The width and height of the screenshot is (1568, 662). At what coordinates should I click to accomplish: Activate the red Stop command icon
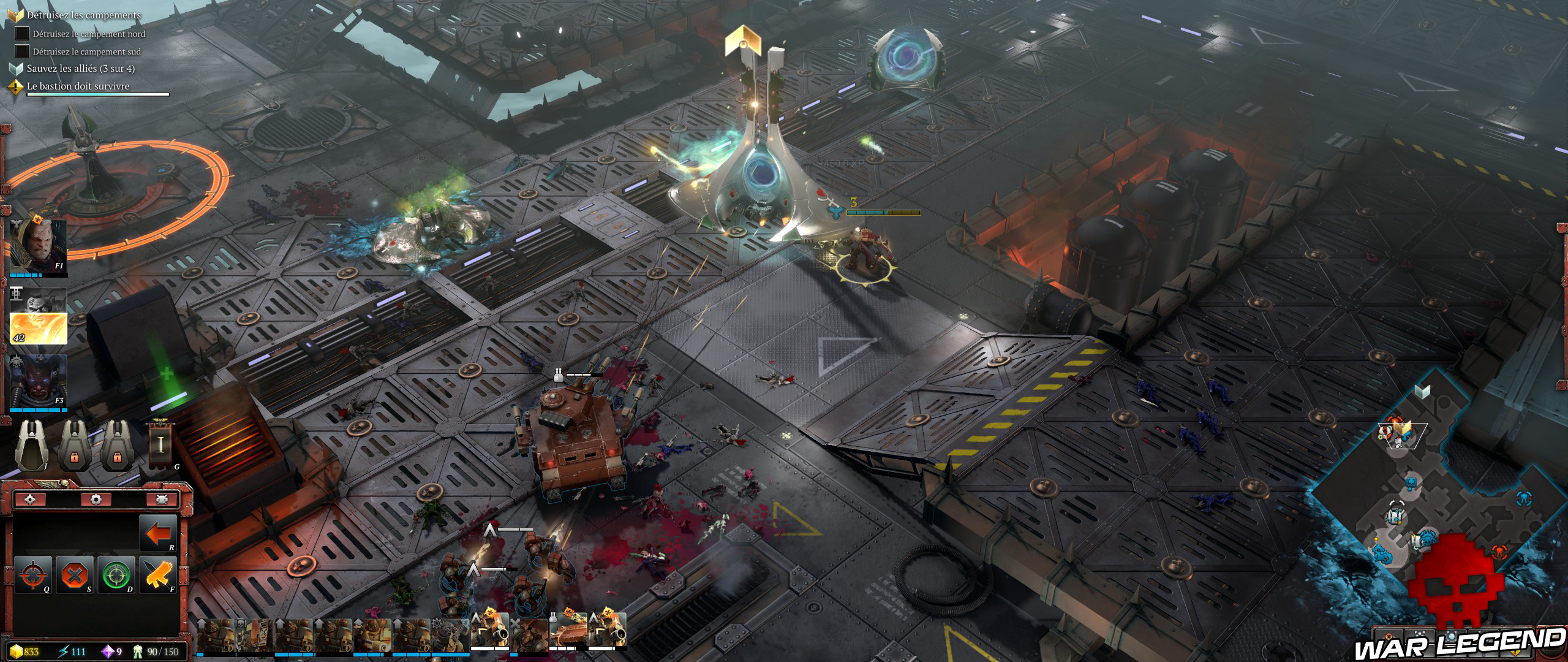(x=74, y=575)
